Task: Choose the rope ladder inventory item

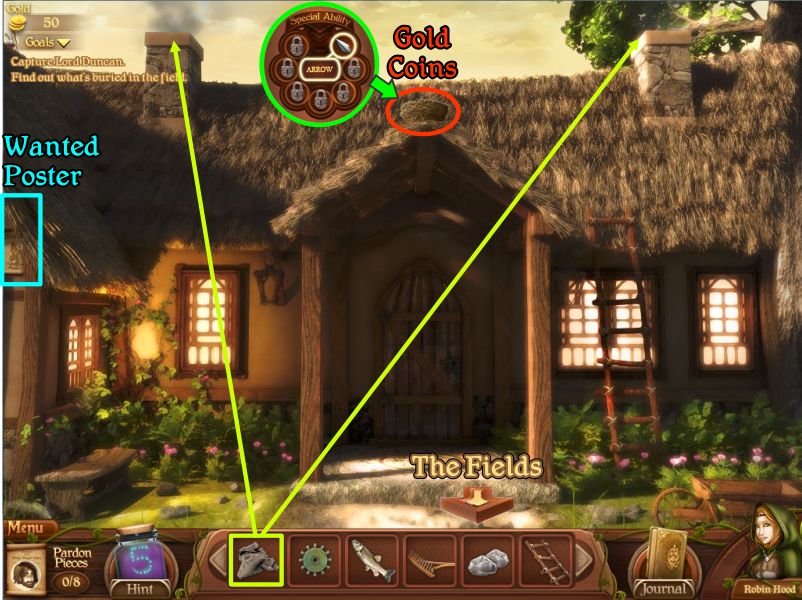Action: tap(547, 561)
